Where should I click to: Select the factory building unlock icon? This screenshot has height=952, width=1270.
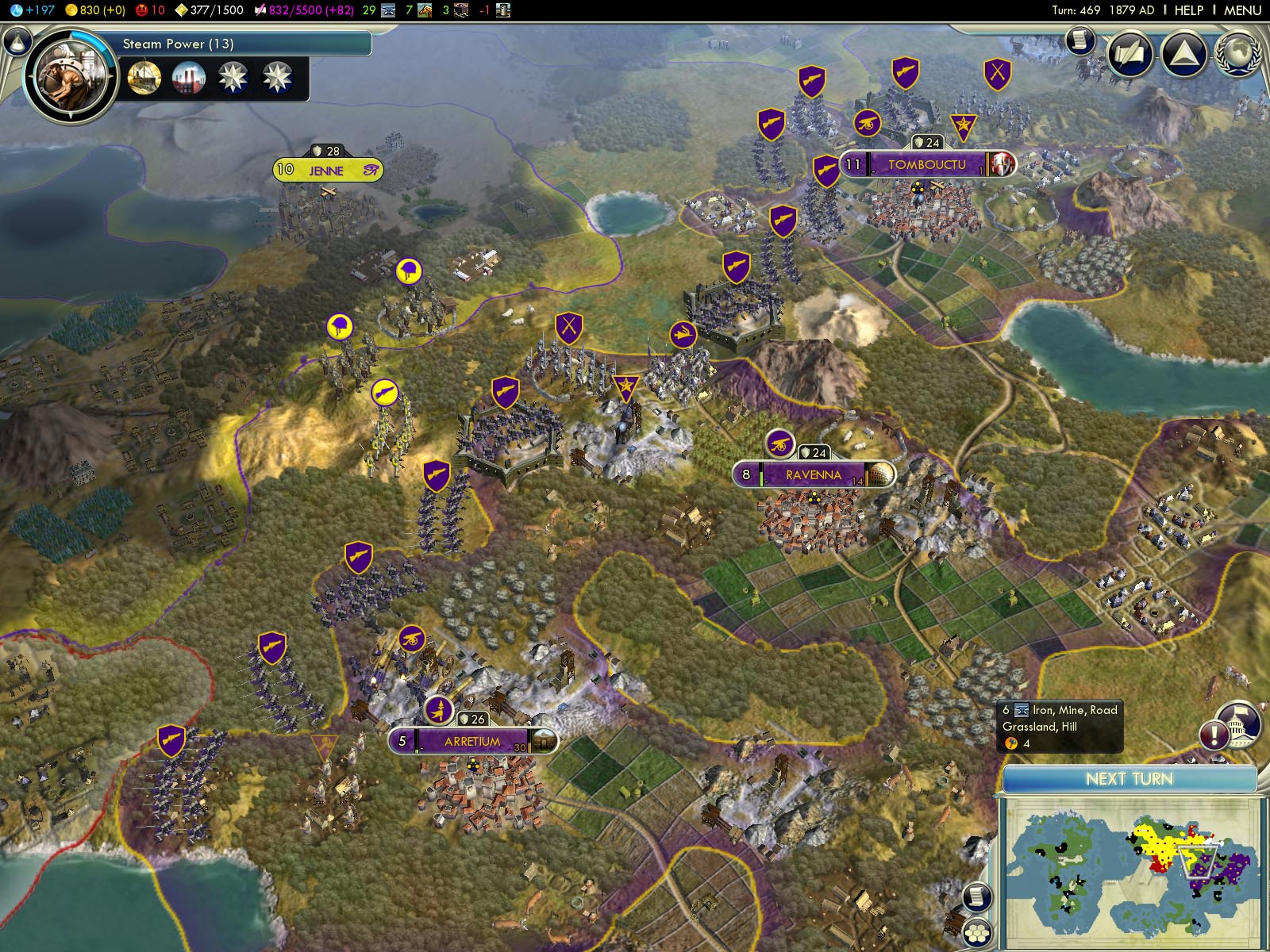pos(188,78)
